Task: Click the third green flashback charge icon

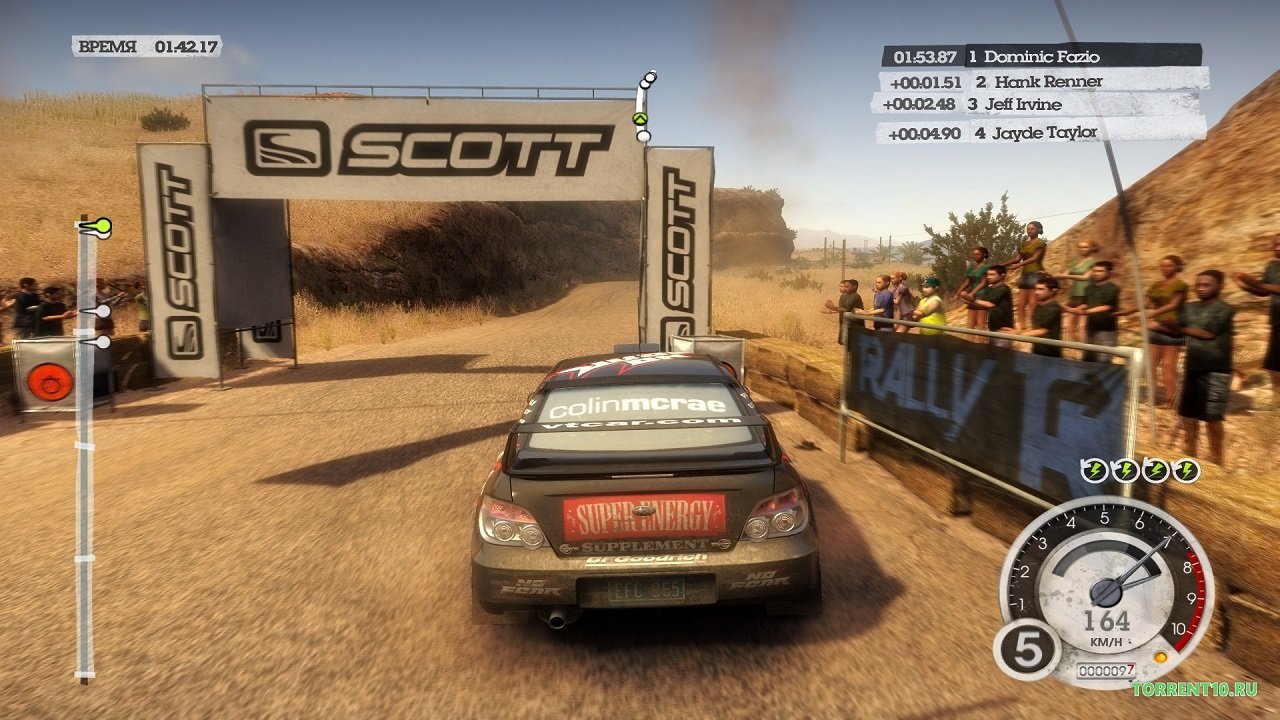Action: (1155, 468)
